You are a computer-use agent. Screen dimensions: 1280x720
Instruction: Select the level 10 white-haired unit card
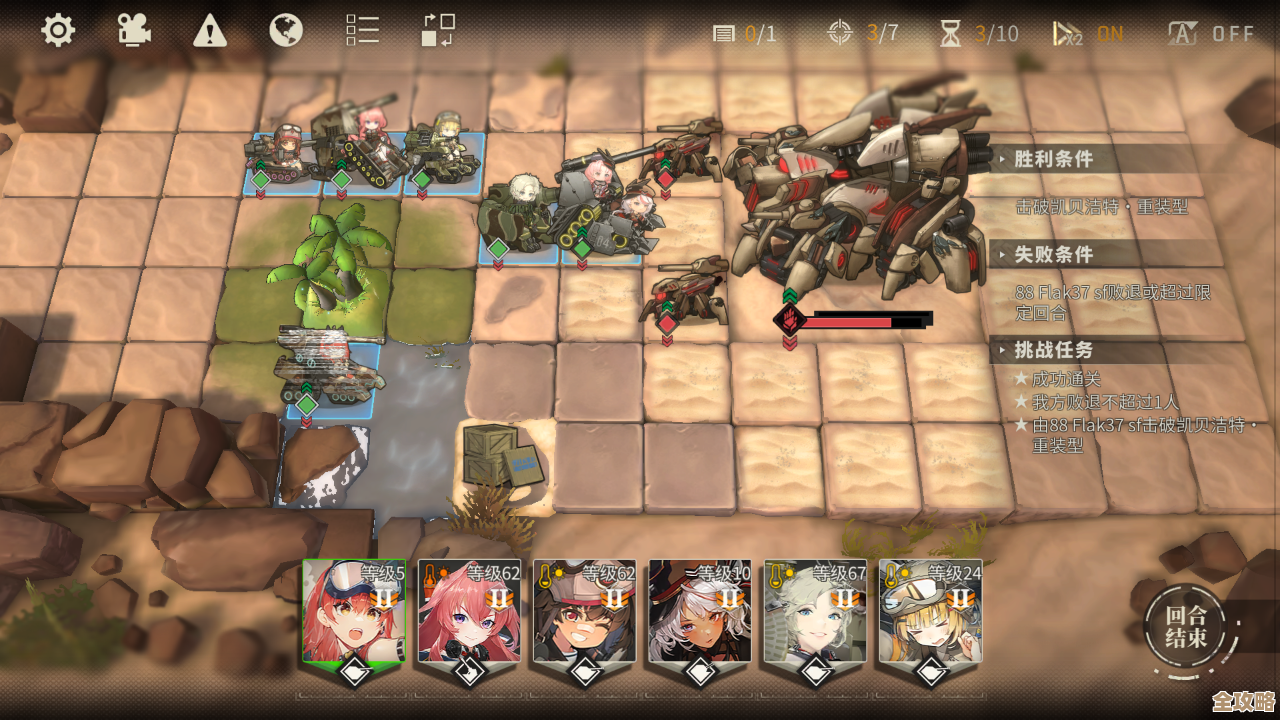700,612
